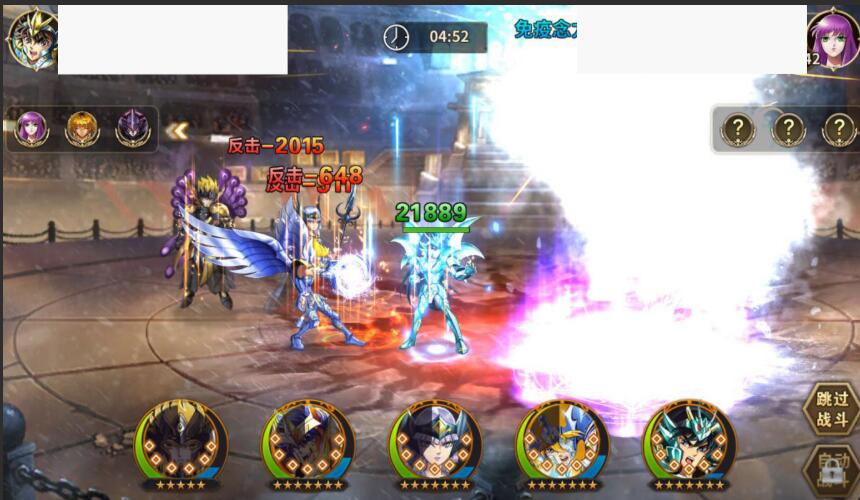Select the navy helmet hero with gold crest

[307, 443]
